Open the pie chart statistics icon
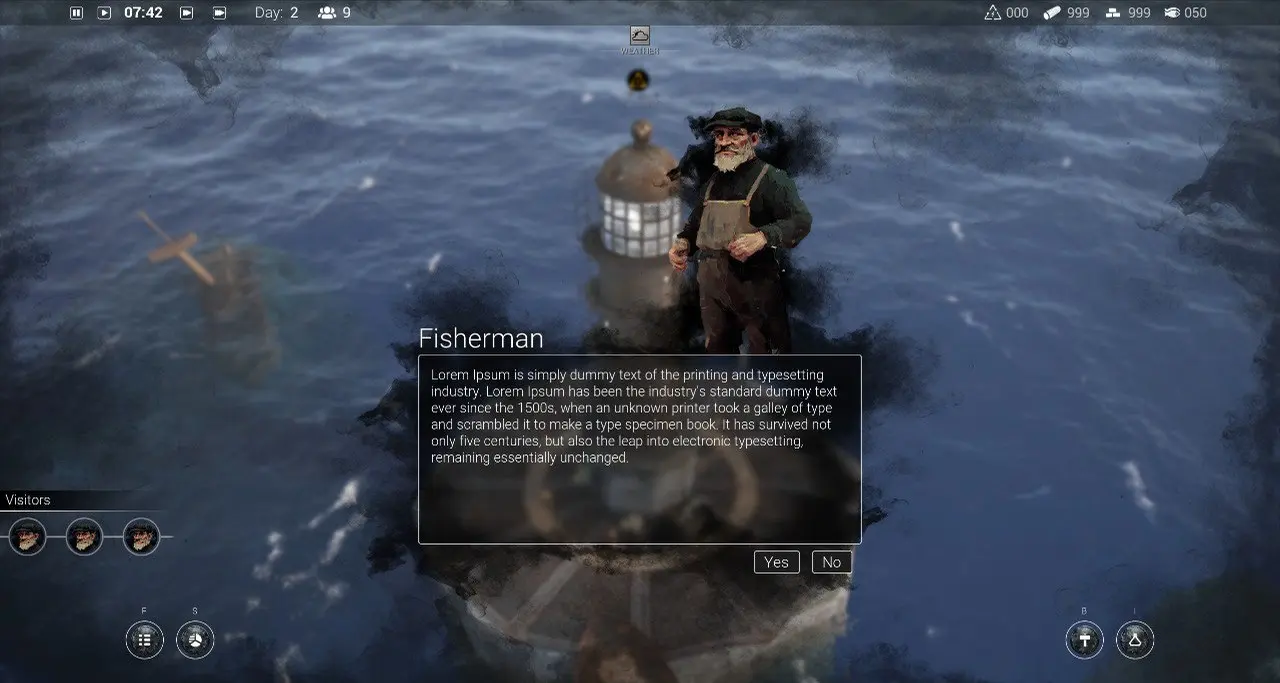This screenshot has height=683, width=1280. point(195,640)
